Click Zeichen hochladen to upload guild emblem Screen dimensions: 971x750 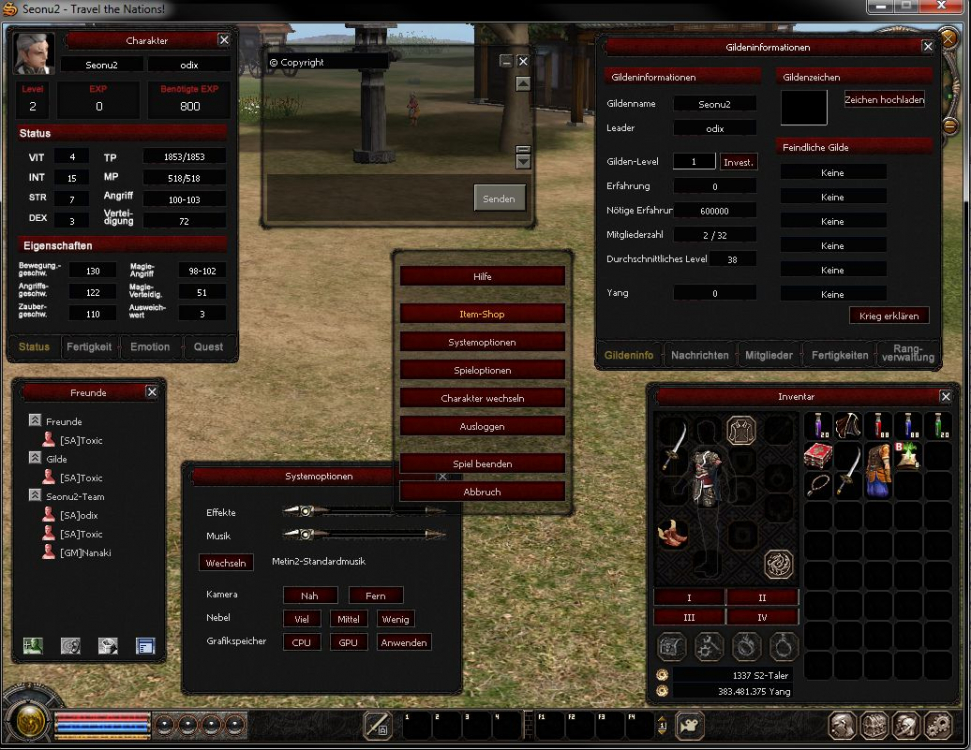point(884,100)
